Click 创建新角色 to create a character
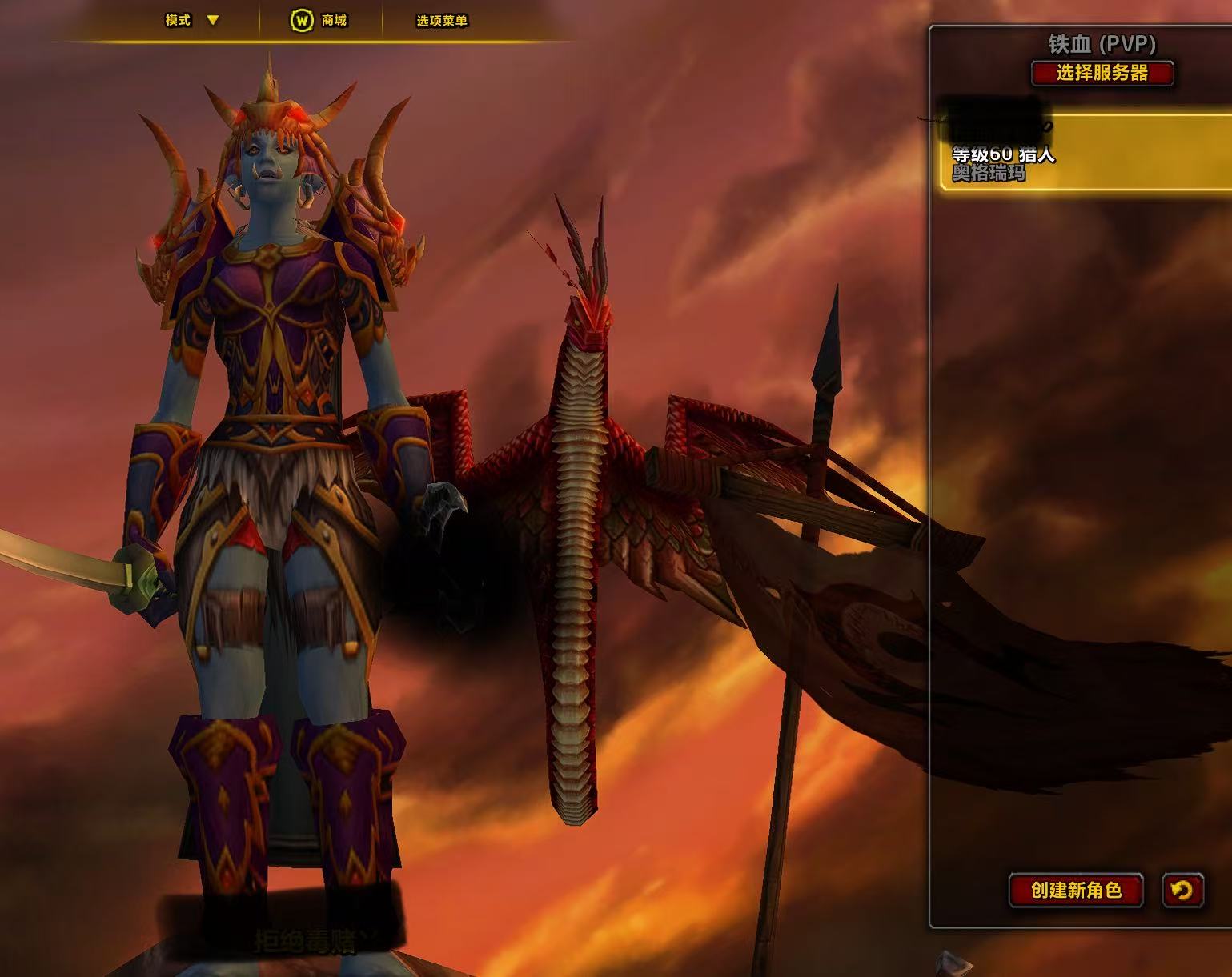1232x977 pixels. (x=1076, y=890)
